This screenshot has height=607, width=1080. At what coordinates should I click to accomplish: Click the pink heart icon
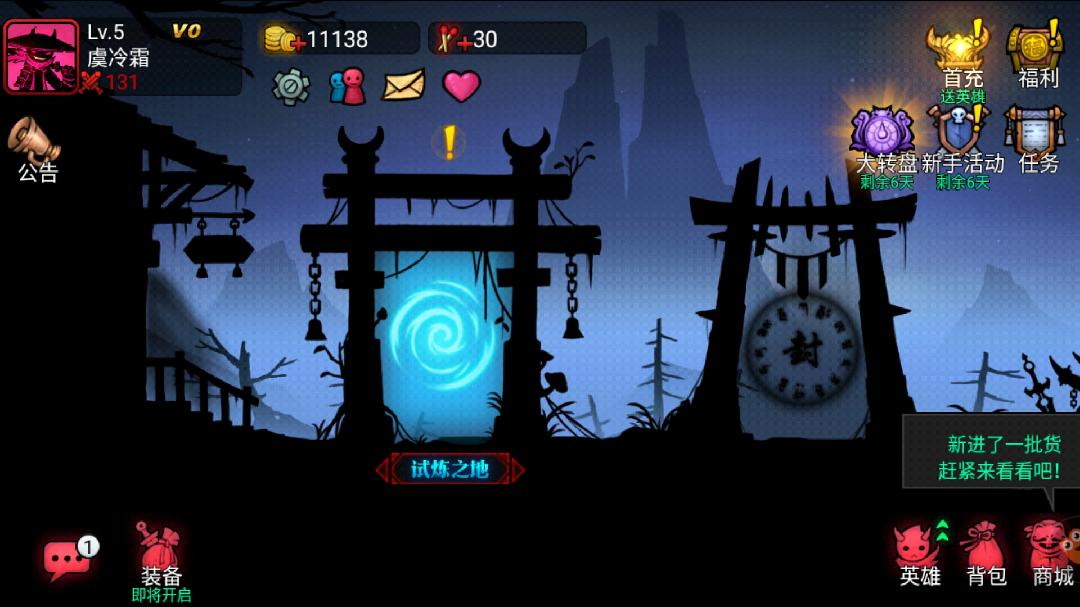tap(461, 86)
